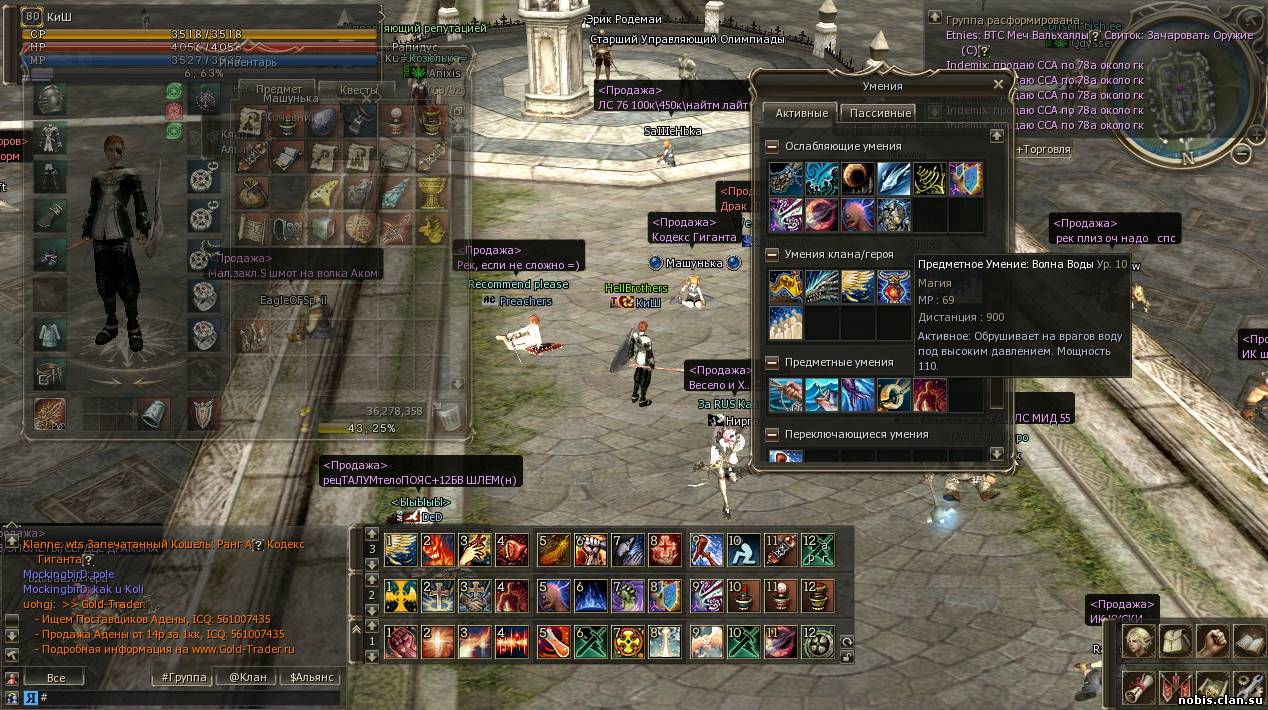
Task: Collapse the Ослабляющие умения section
Action: 772,146
